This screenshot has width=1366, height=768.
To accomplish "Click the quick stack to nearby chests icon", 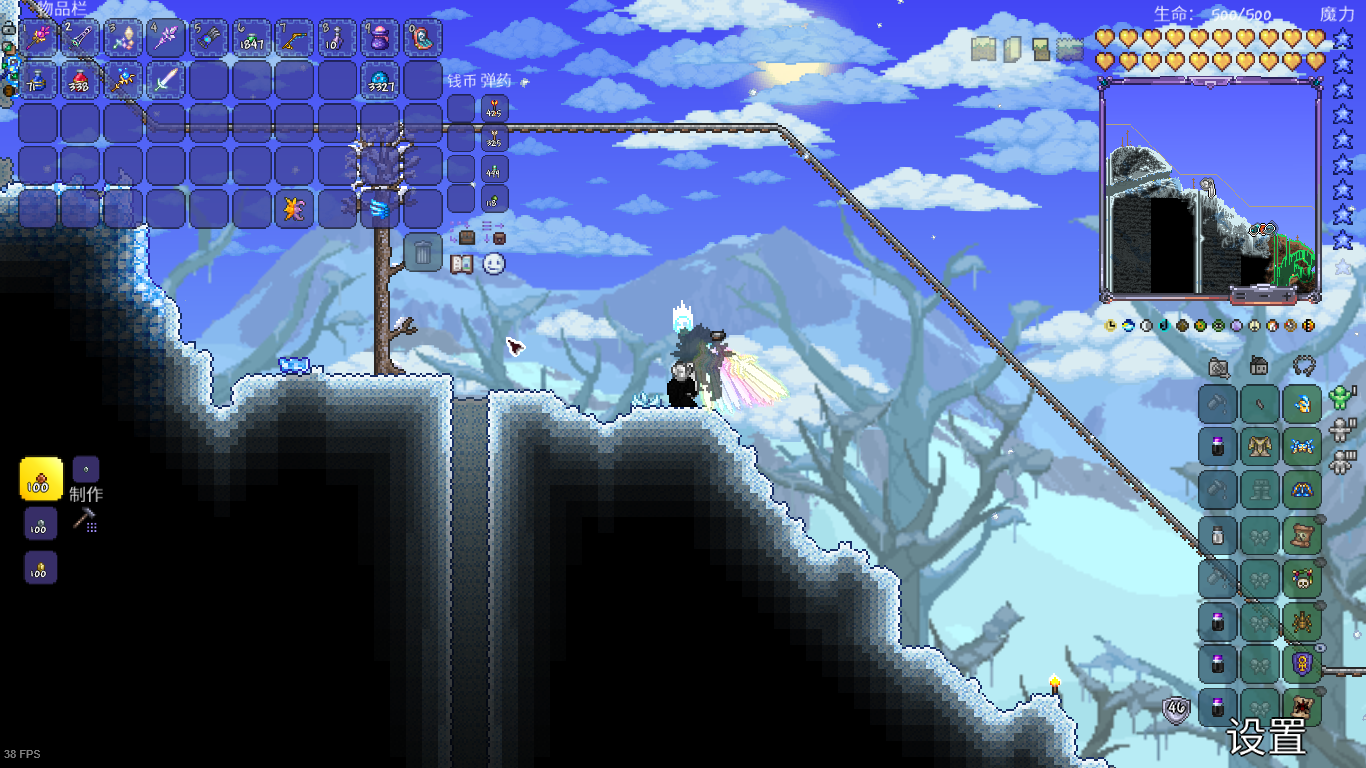I will 466,237.
